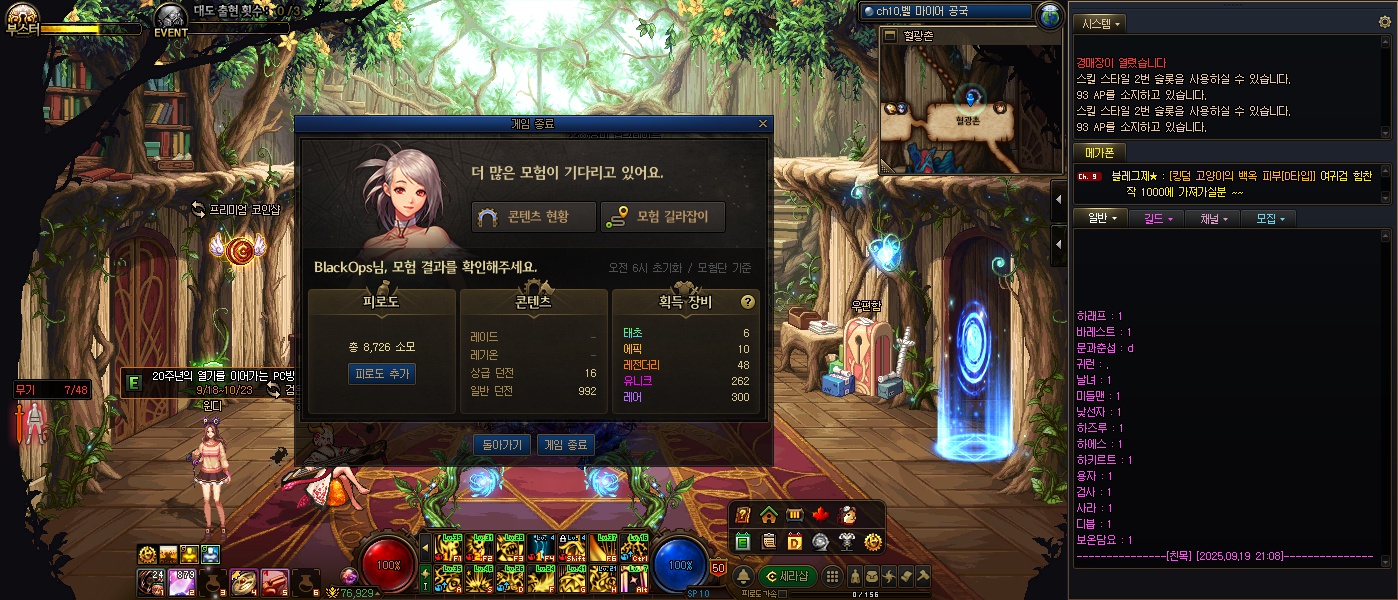Click the red maple leaf icon
This screenshot has height=600, width=1398.
click(821, 516)
